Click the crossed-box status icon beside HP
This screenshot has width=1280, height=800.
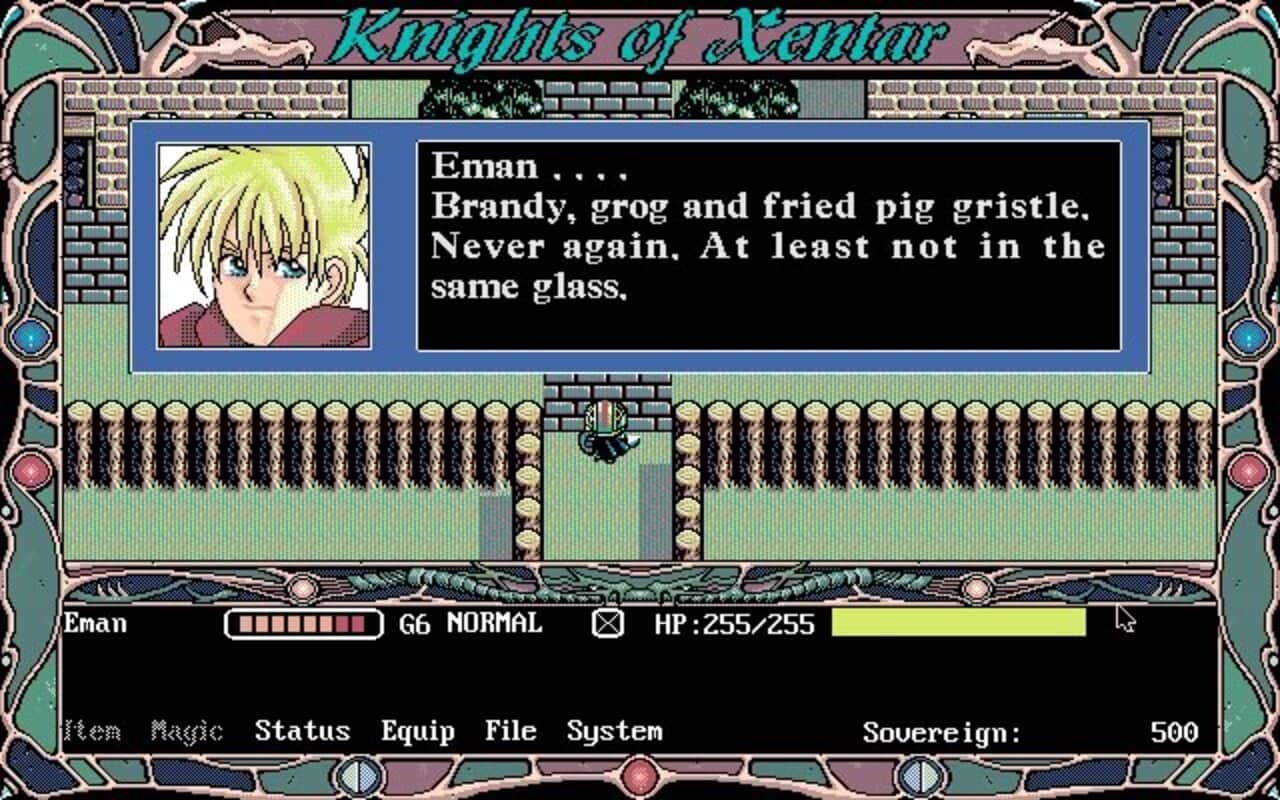(607, 624)
